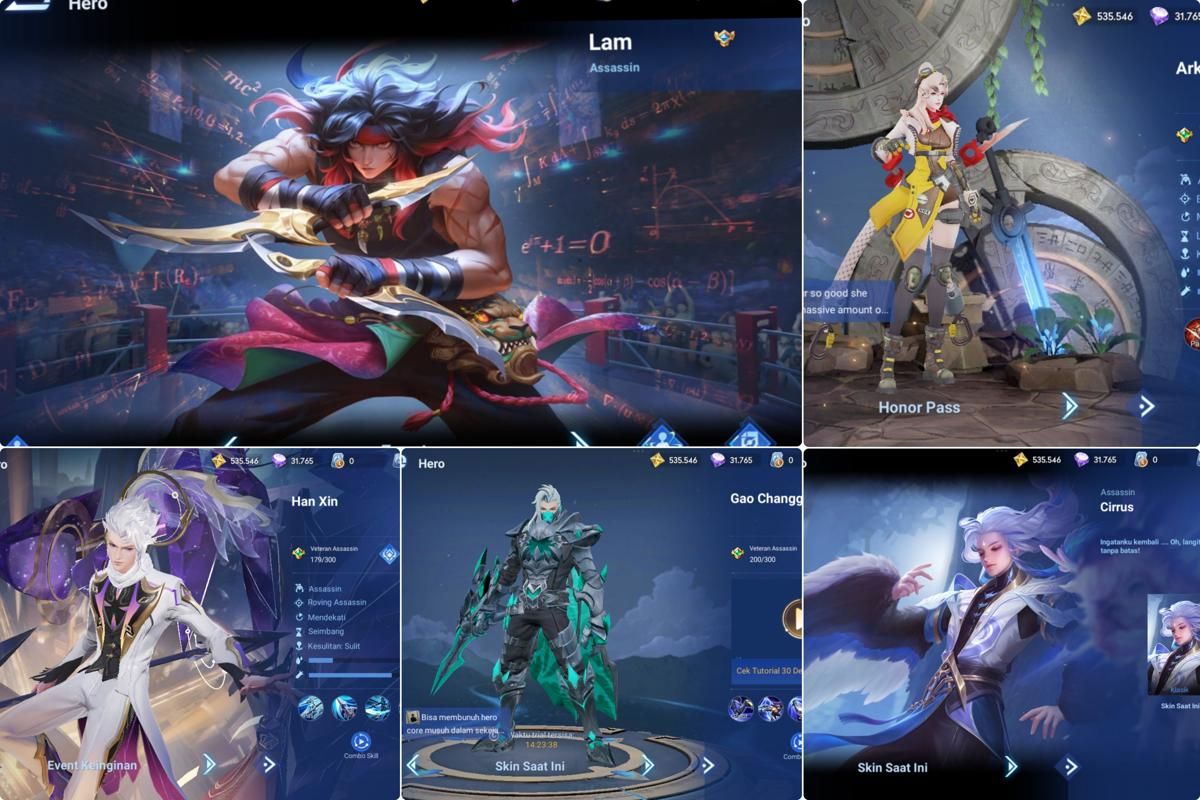Screen dimensions: 1200x800
Task: View the Event Keinginan skin label
Action: click(92, 765)
